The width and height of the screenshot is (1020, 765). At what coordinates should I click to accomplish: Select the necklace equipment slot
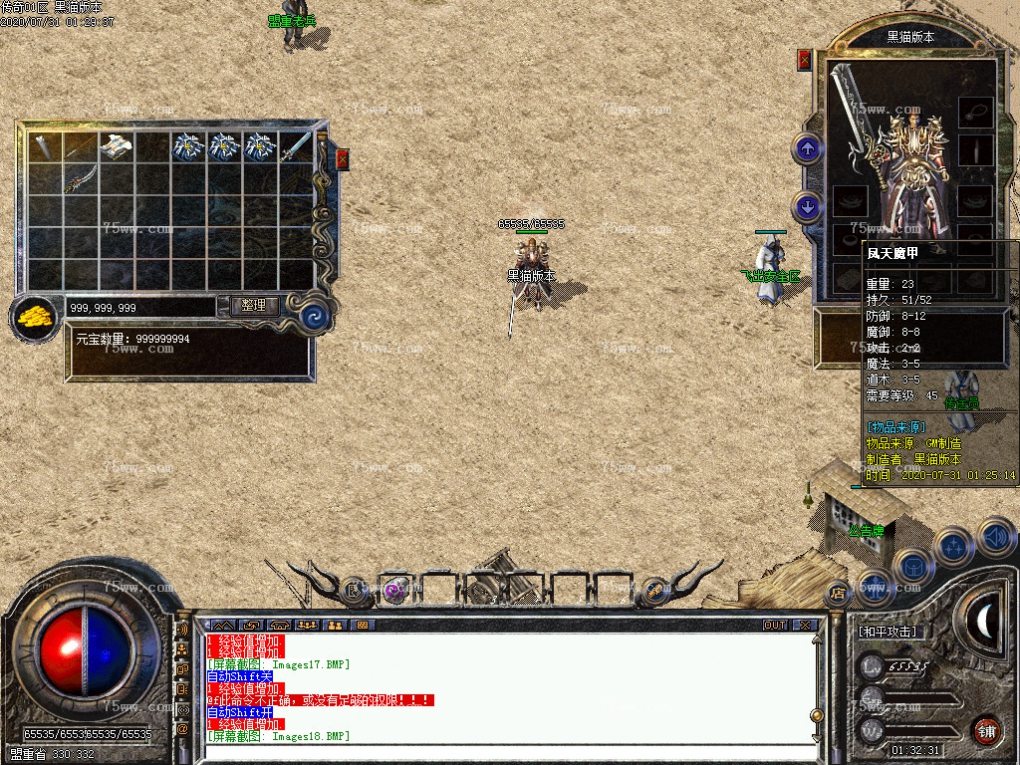click(x=975, y=111)
